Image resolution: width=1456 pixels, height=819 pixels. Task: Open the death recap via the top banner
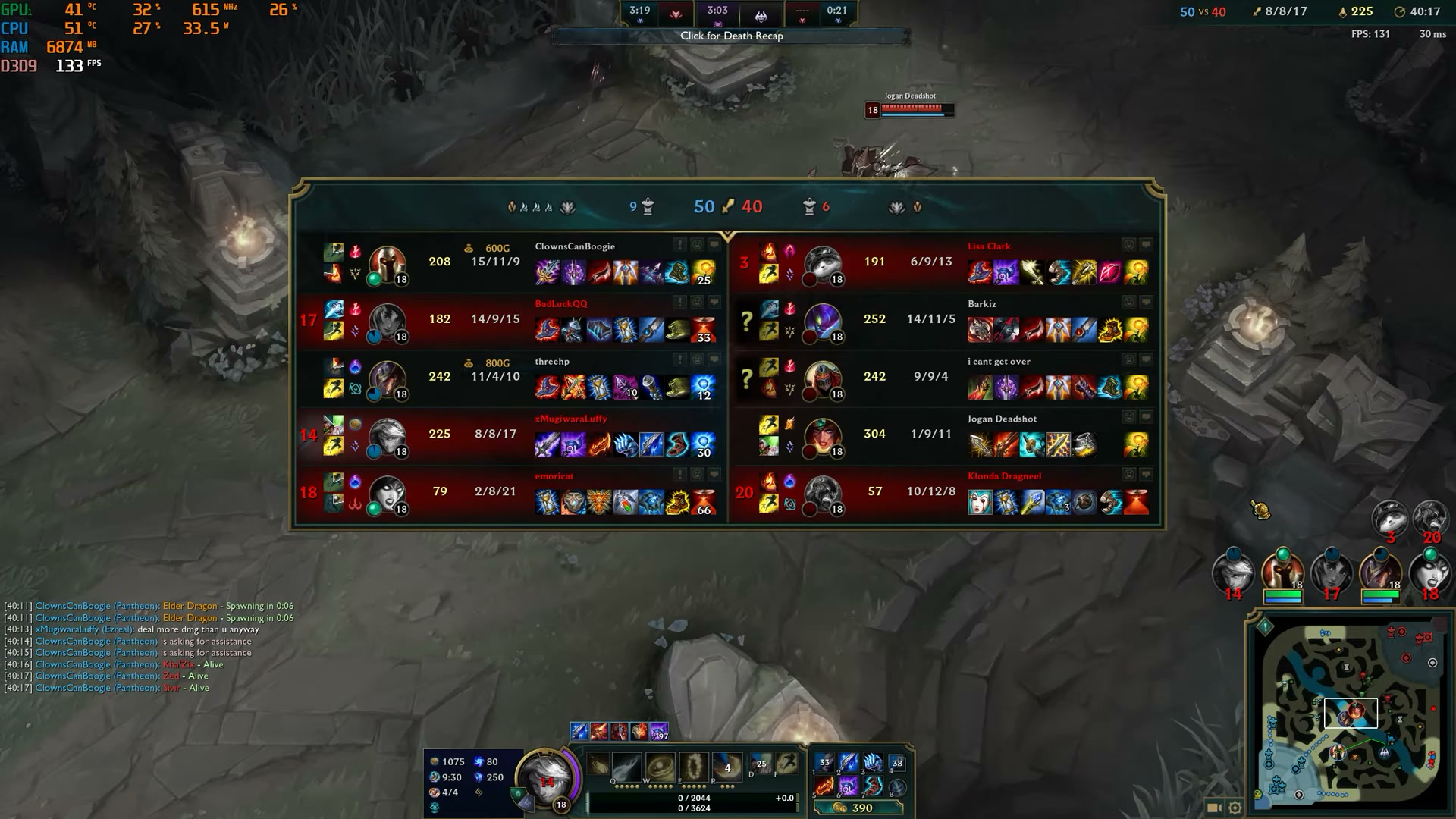pos(733,36)
